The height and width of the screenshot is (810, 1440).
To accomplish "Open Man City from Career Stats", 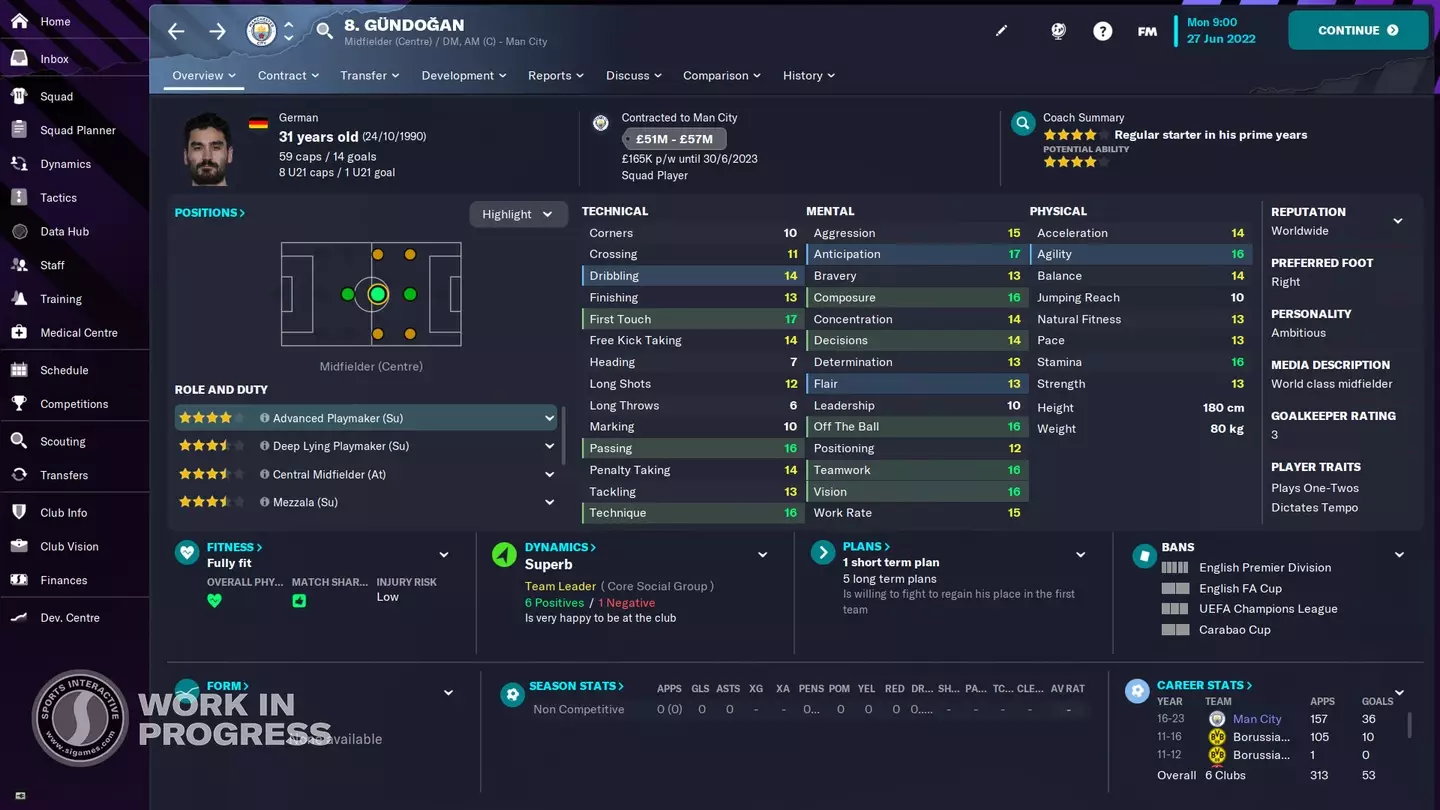I will pos(1257,718).
